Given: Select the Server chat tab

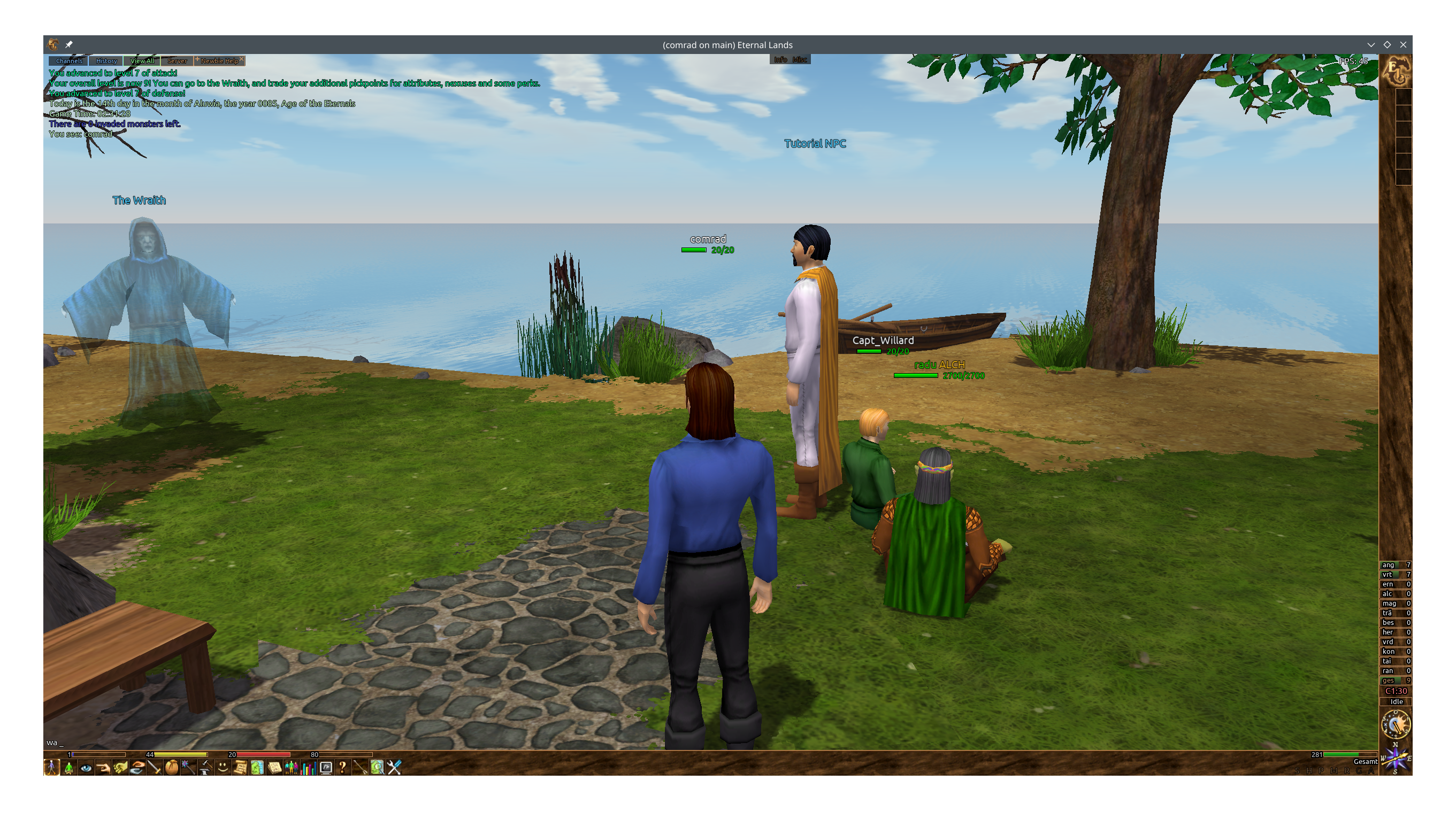Looking at the screenshot, I should [x=177, y=61].
